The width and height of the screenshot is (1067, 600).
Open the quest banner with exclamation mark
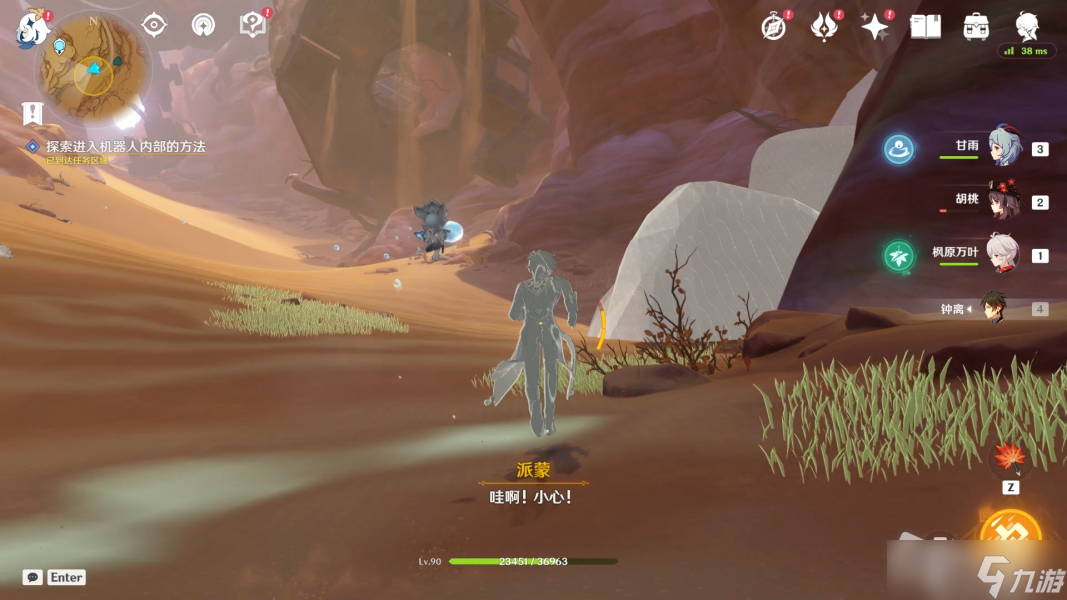(34, 114)
